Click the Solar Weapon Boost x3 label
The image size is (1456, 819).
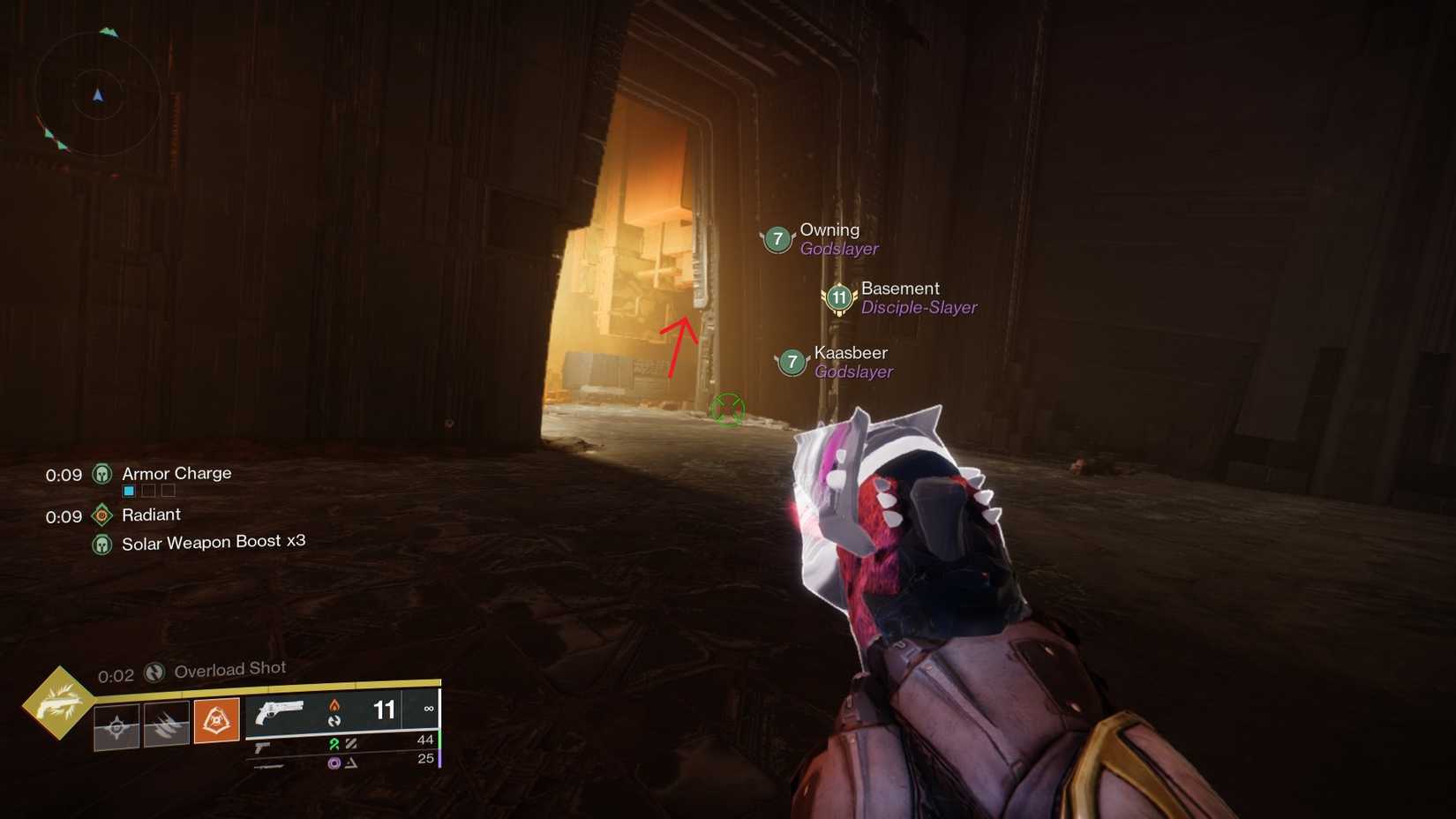pos(214,541)
